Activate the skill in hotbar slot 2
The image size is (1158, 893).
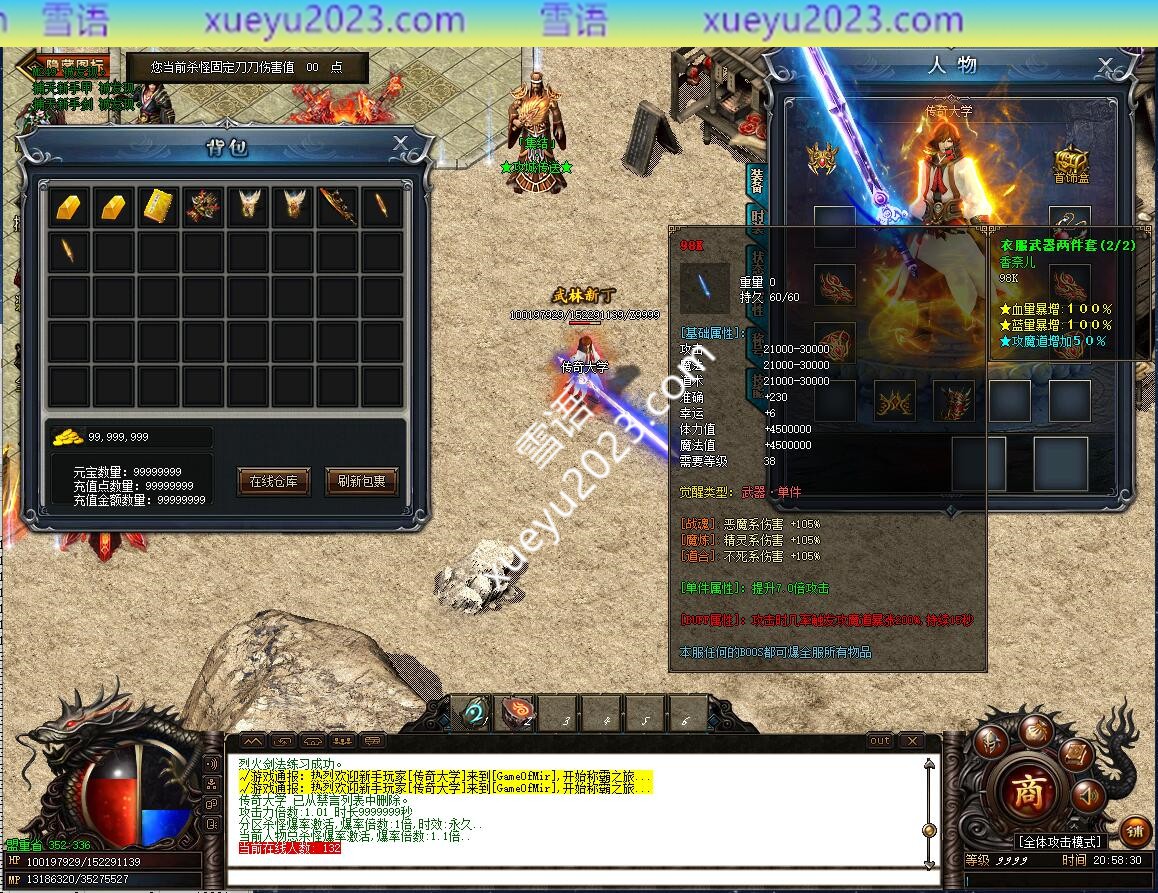(516, 714)
